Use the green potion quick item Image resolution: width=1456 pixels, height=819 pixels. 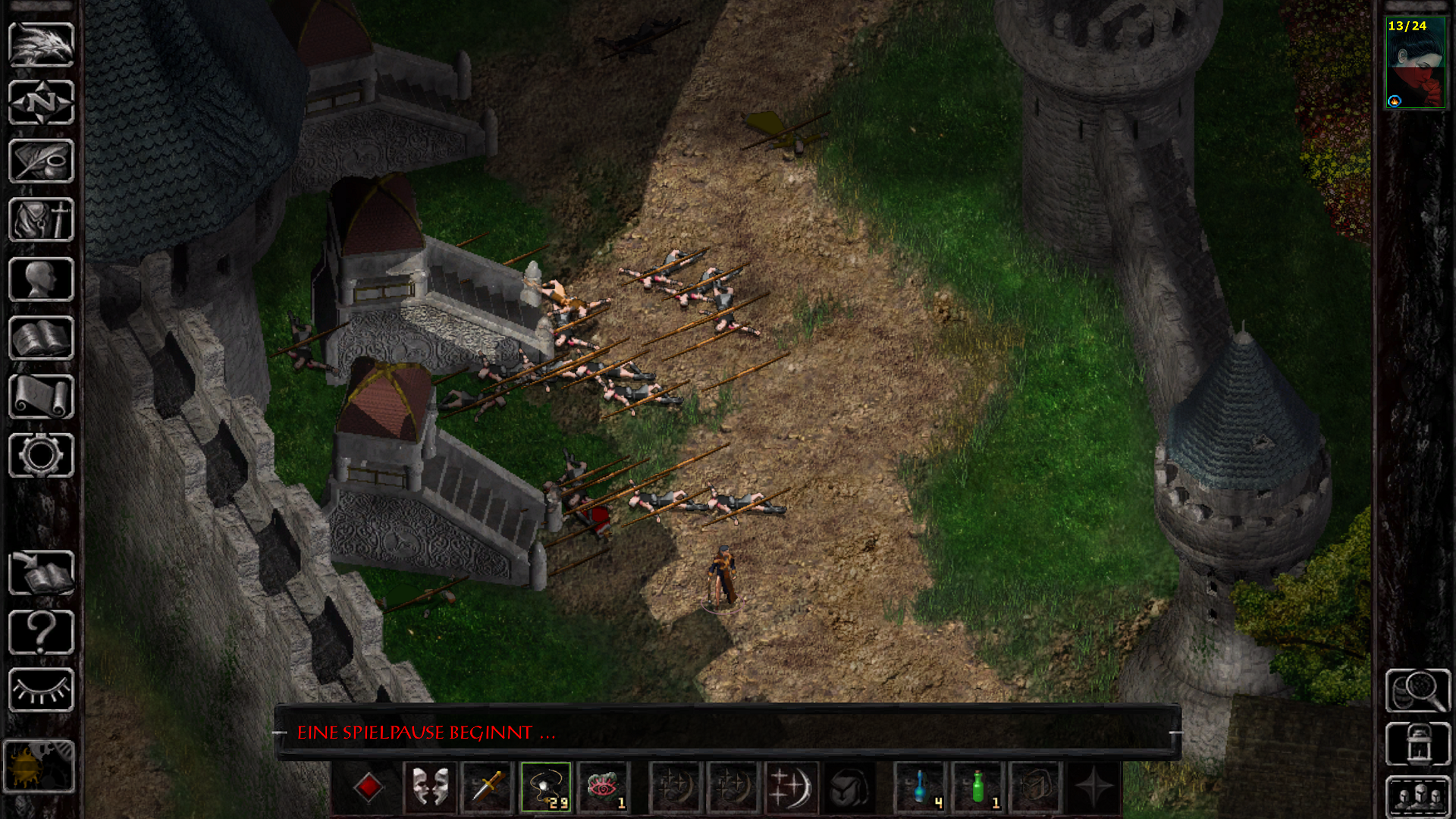[x=980, y=787]
